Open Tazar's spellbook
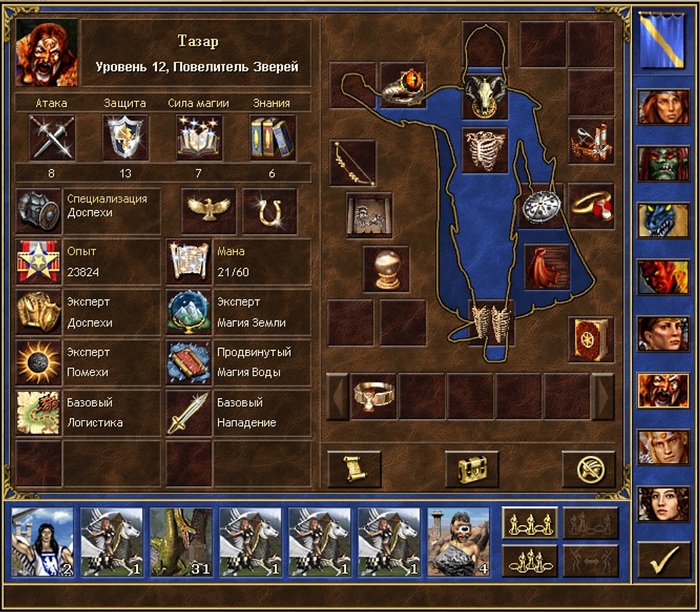The image size is (700, 612). (590, 340)
